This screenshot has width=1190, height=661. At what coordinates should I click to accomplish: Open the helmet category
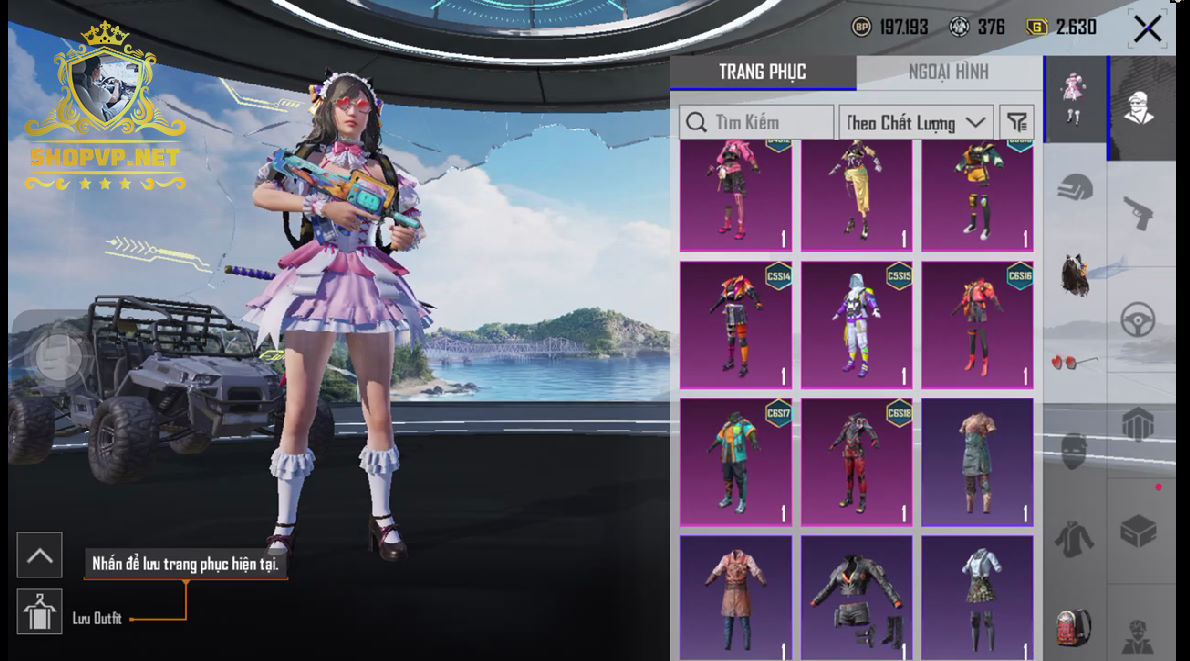tap(1075, 187)
